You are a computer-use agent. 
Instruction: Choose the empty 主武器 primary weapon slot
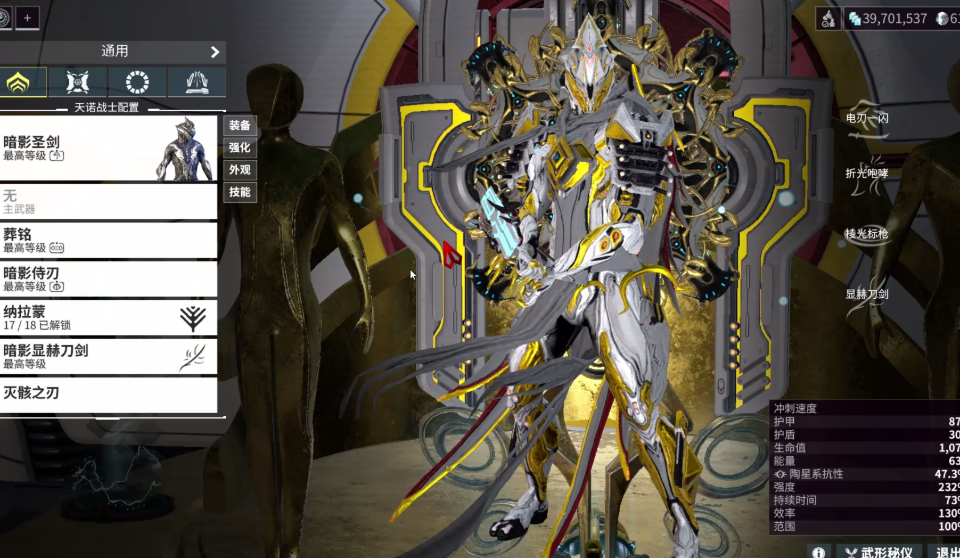tap(108, 202)
